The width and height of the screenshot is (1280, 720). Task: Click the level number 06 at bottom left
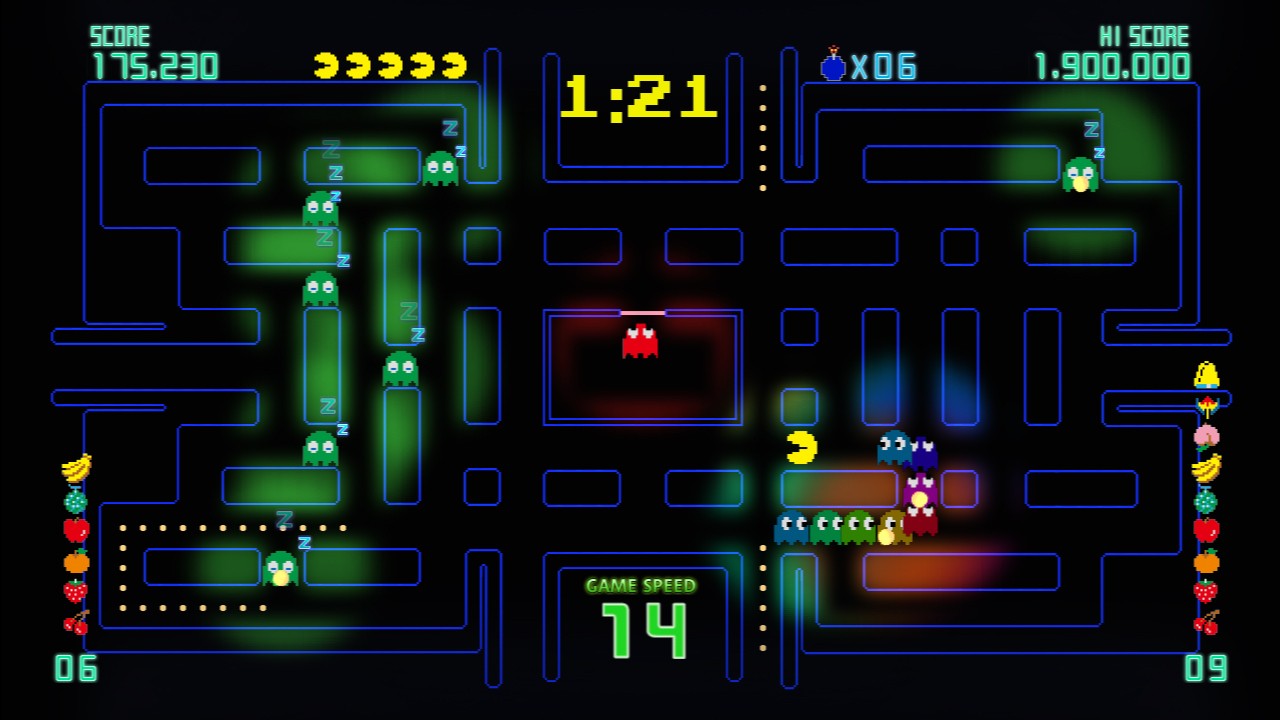(x=78, y=668)
